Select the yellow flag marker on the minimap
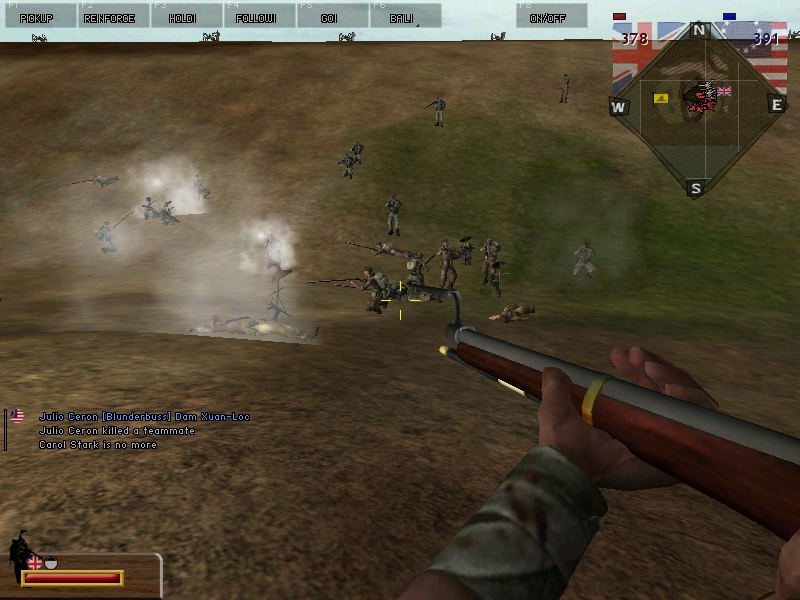 tap(661, 98)
